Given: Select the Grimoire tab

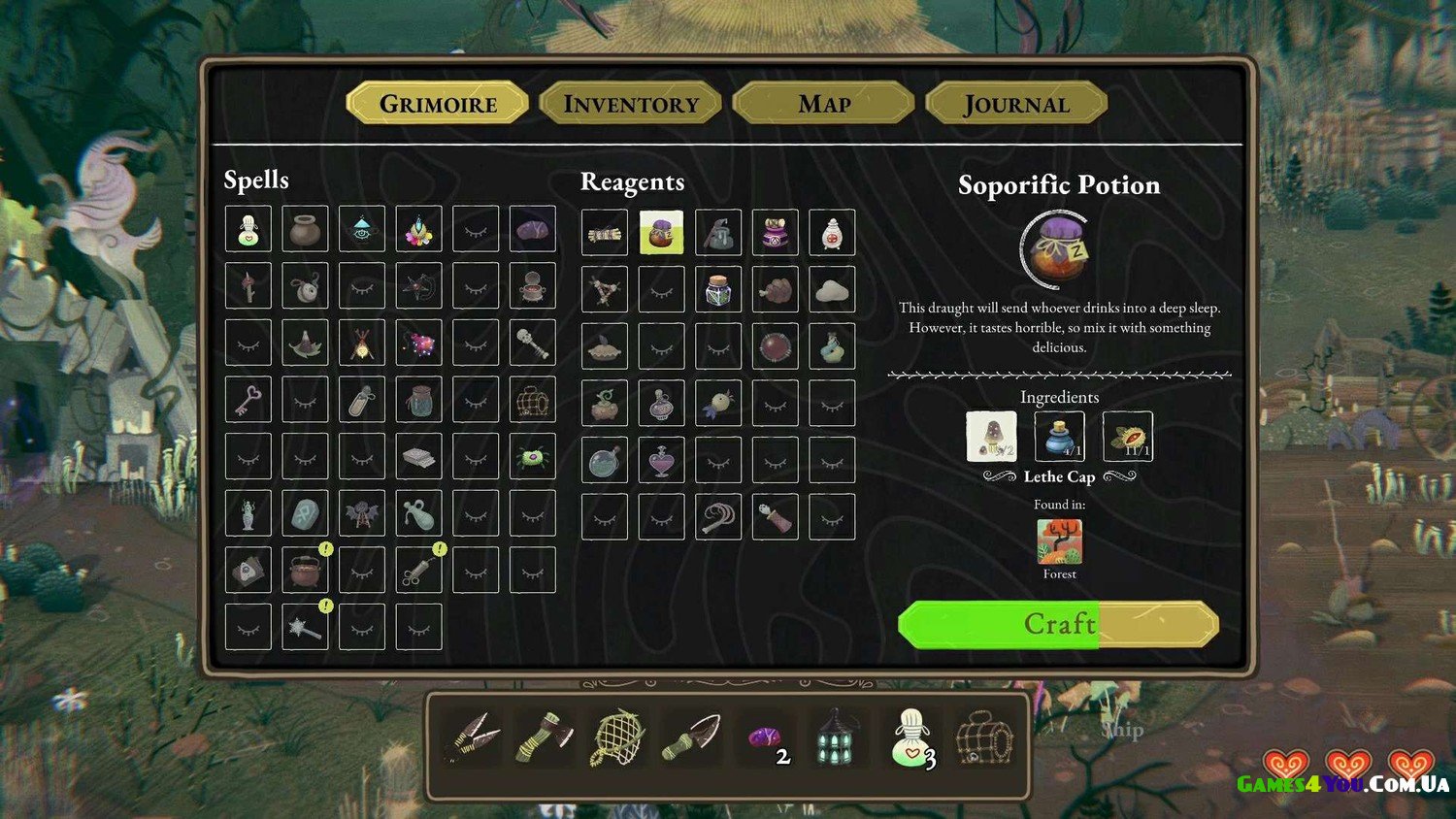Looking at the screenshot, I should (x=438, y=104).
